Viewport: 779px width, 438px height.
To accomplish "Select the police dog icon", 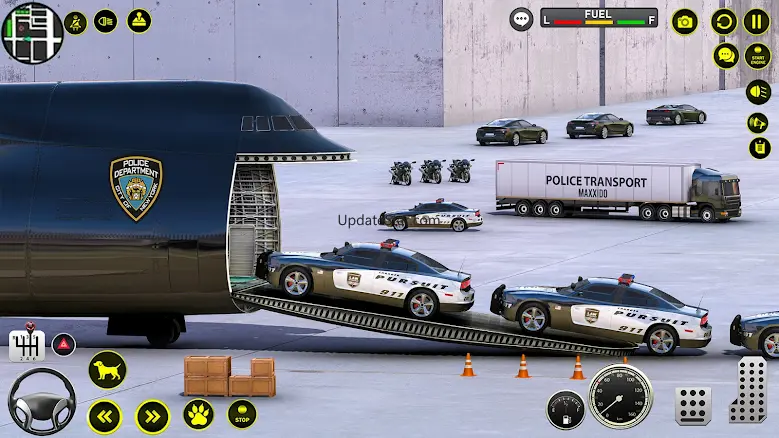I will 107,370.
